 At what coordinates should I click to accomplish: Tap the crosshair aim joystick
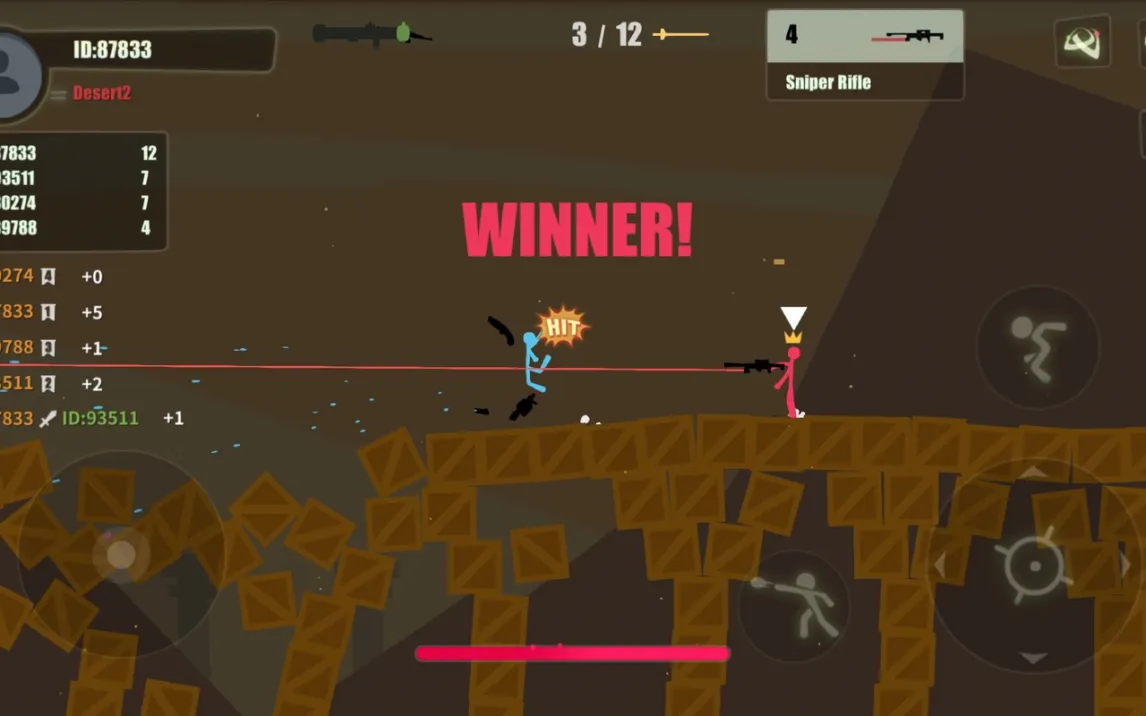(1032, 566)
